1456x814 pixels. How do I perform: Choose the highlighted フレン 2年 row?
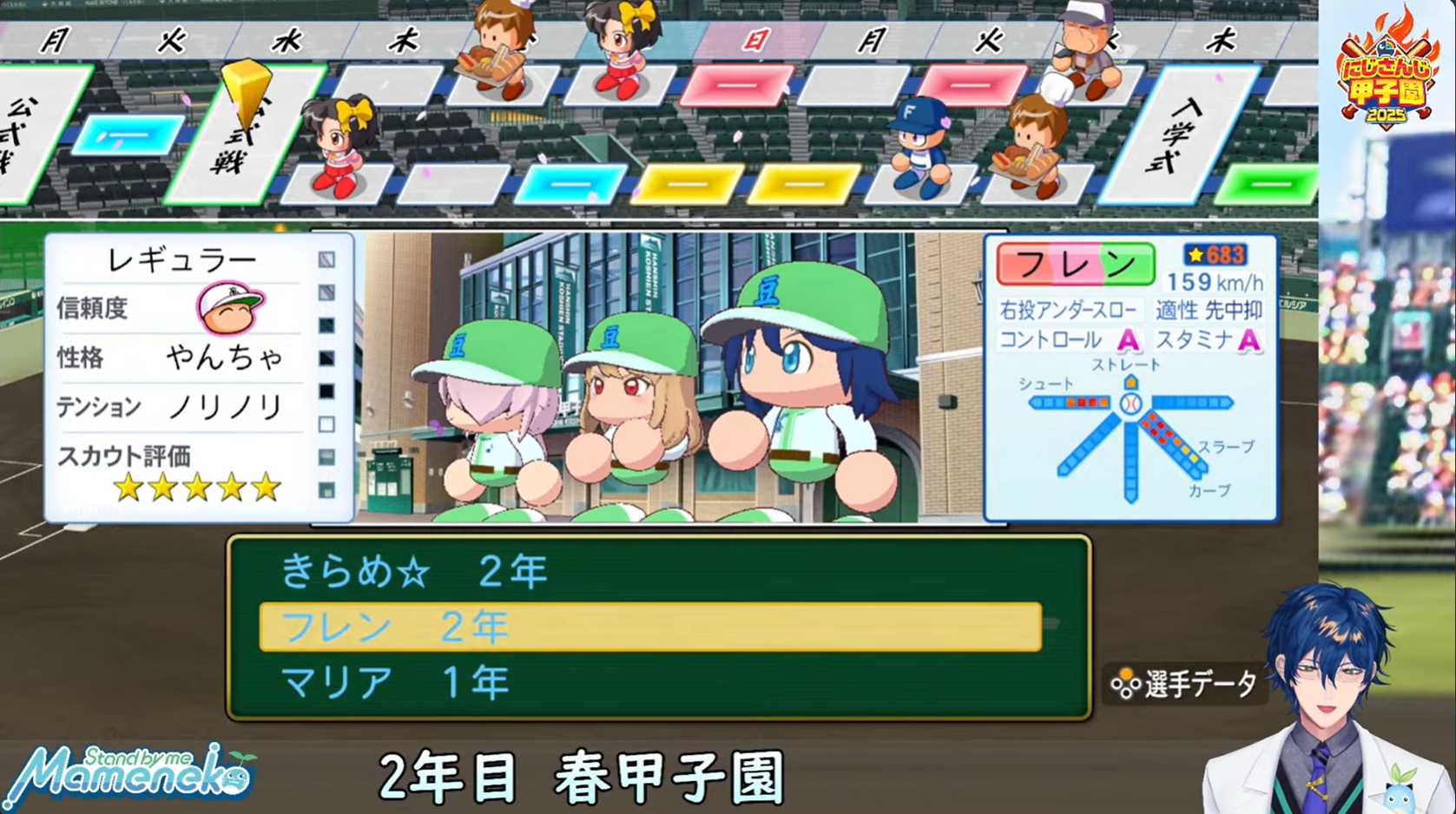(649, 627)
